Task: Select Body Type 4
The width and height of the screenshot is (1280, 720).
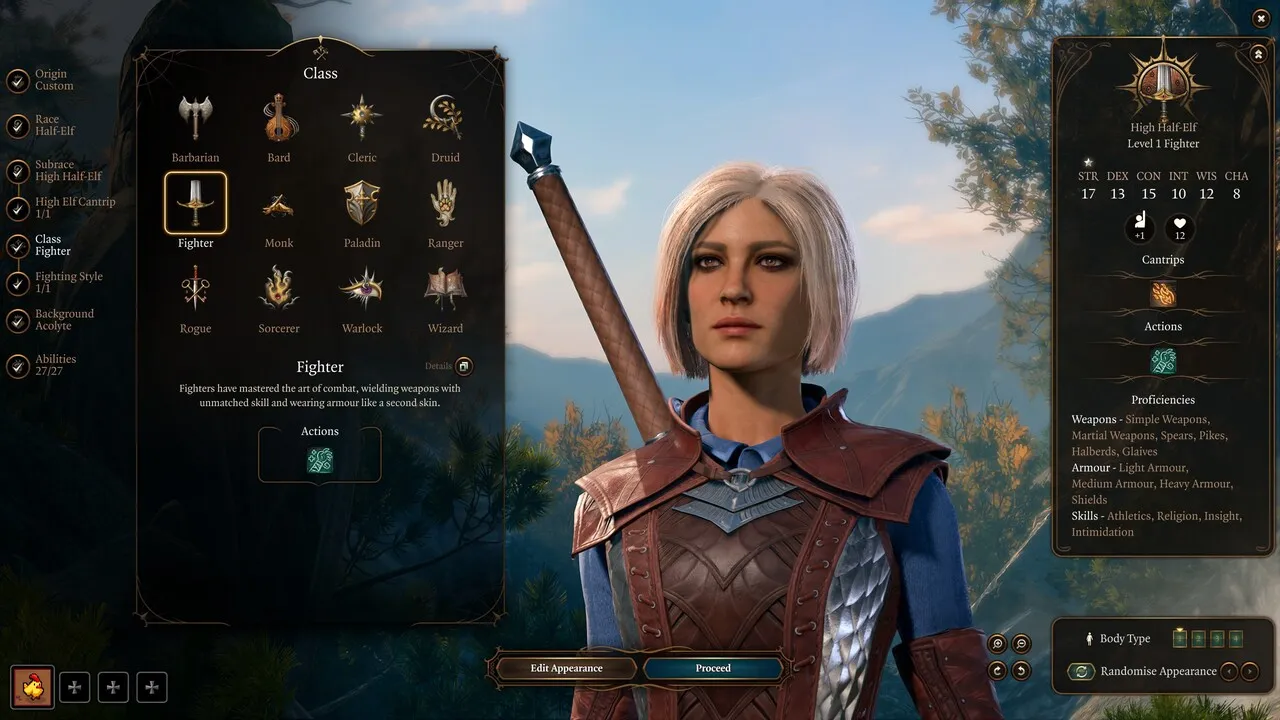Action: [x=1235, y=638]
